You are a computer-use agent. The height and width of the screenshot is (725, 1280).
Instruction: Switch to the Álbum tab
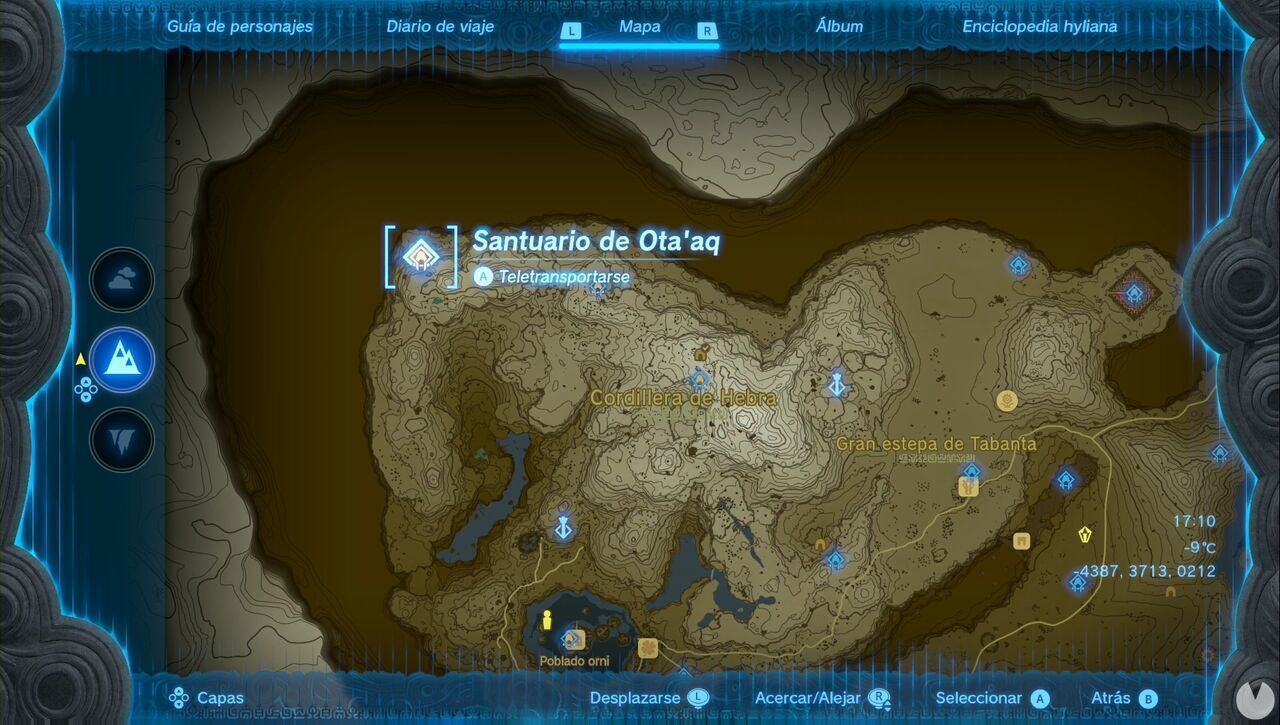(x=838, y=27)
